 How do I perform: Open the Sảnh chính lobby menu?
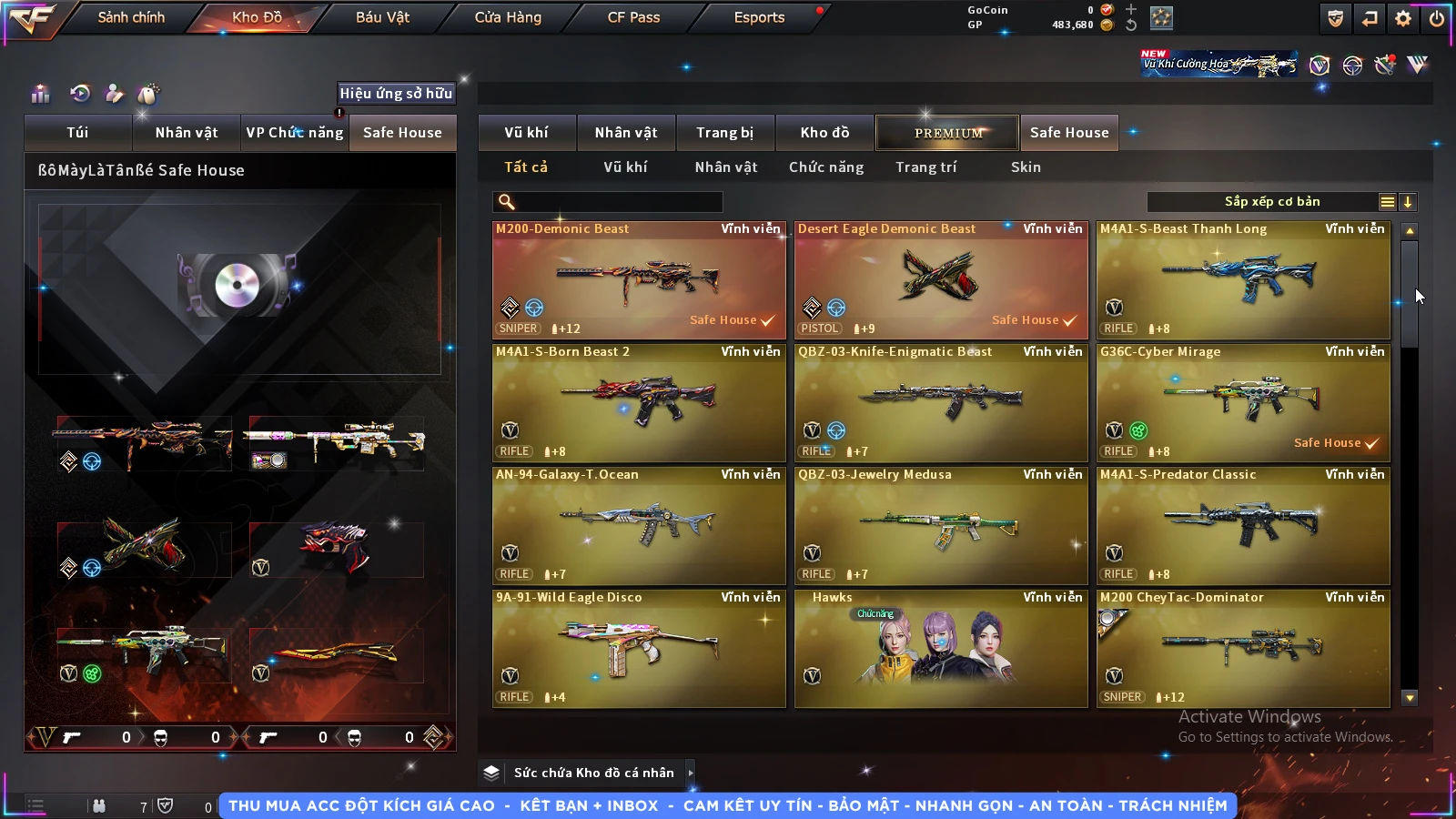tap(131, 17)
